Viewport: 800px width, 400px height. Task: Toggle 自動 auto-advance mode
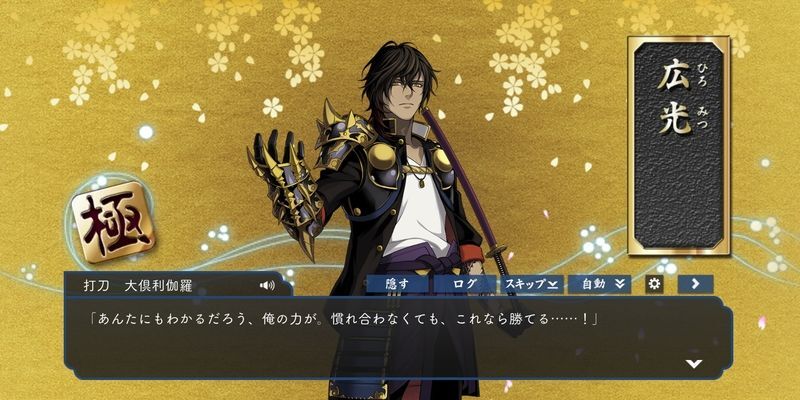tap(600, 284)
